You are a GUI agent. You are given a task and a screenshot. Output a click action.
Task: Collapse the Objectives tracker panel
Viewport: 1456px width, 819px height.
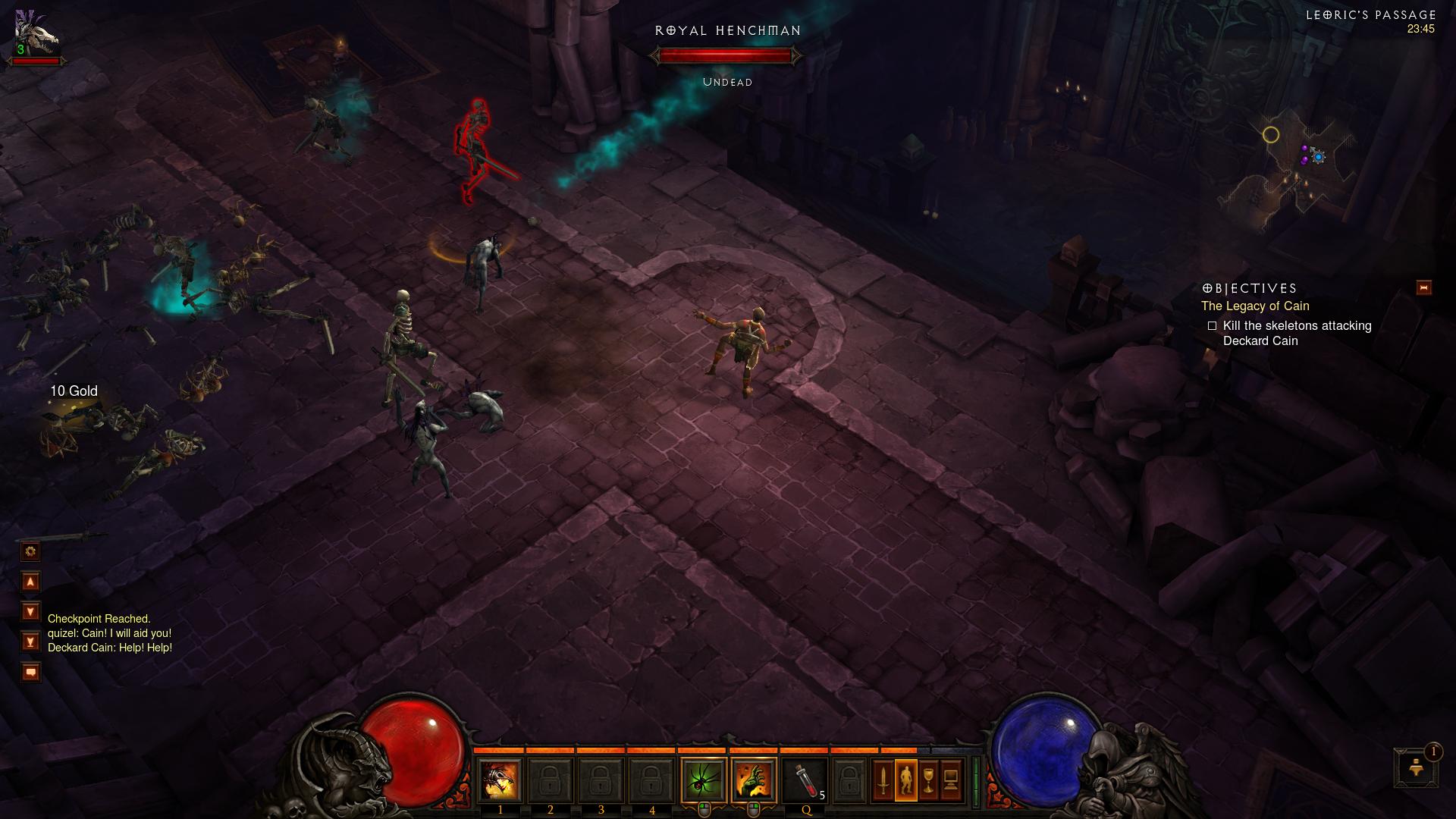(1423, 288)
